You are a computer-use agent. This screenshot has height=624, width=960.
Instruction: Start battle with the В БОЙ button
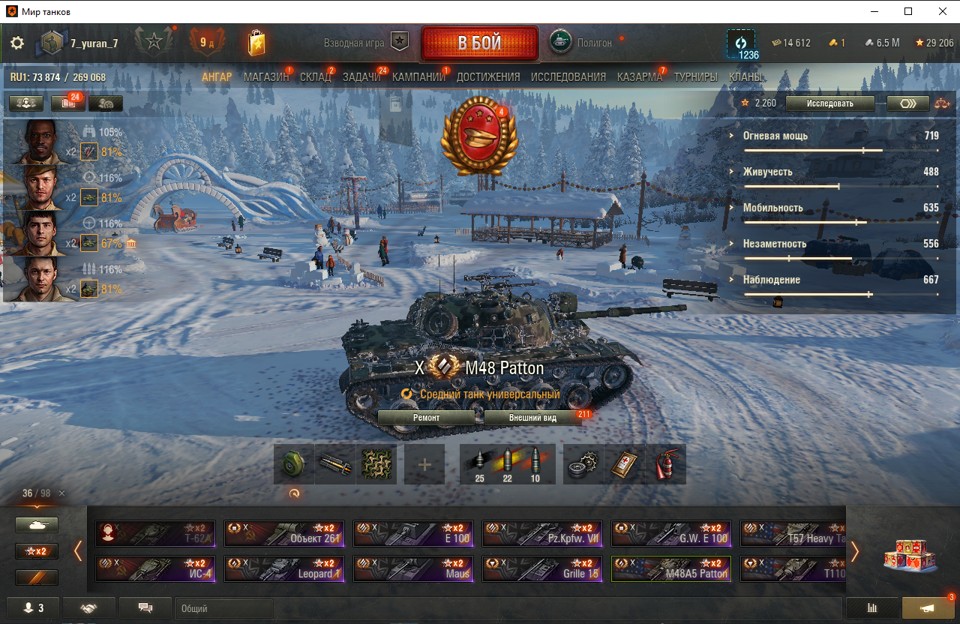[480, 43]
